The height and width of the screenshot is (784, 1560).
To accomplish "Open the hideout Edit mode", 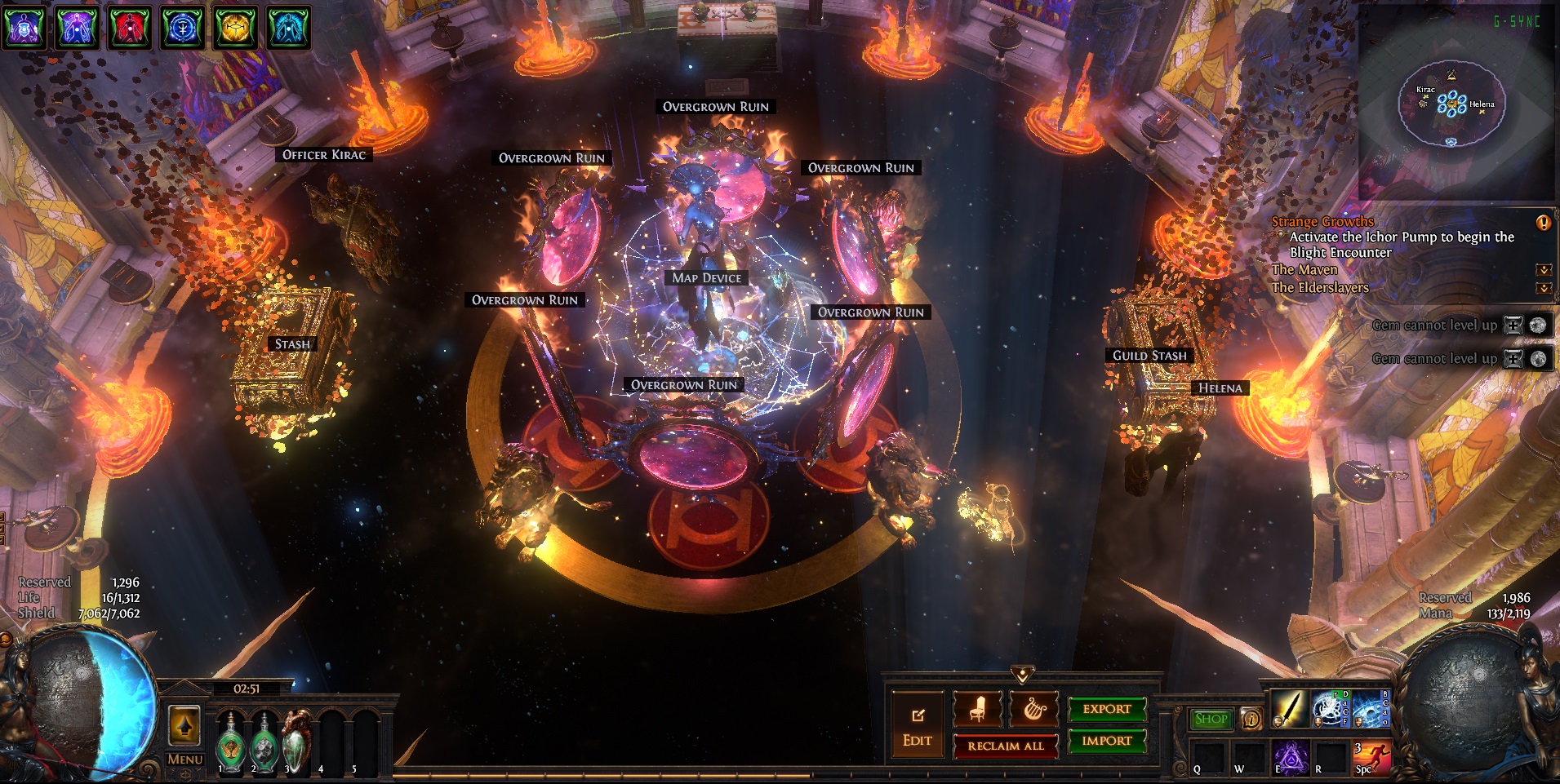I will click(918, 727).
